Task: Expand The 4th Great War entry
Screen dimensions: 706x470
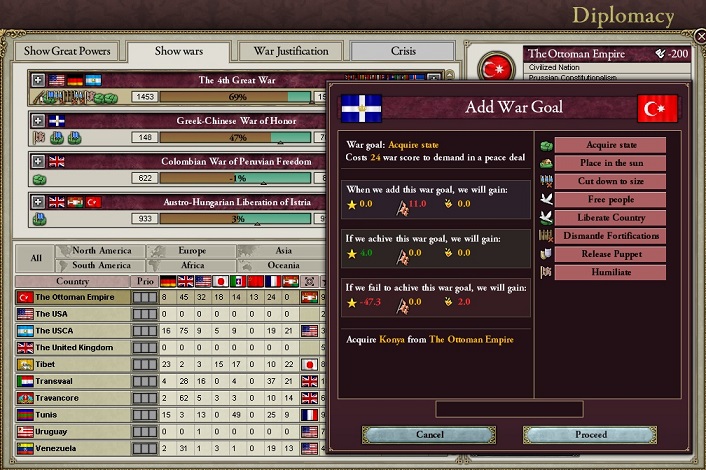Action: (39, 80)
